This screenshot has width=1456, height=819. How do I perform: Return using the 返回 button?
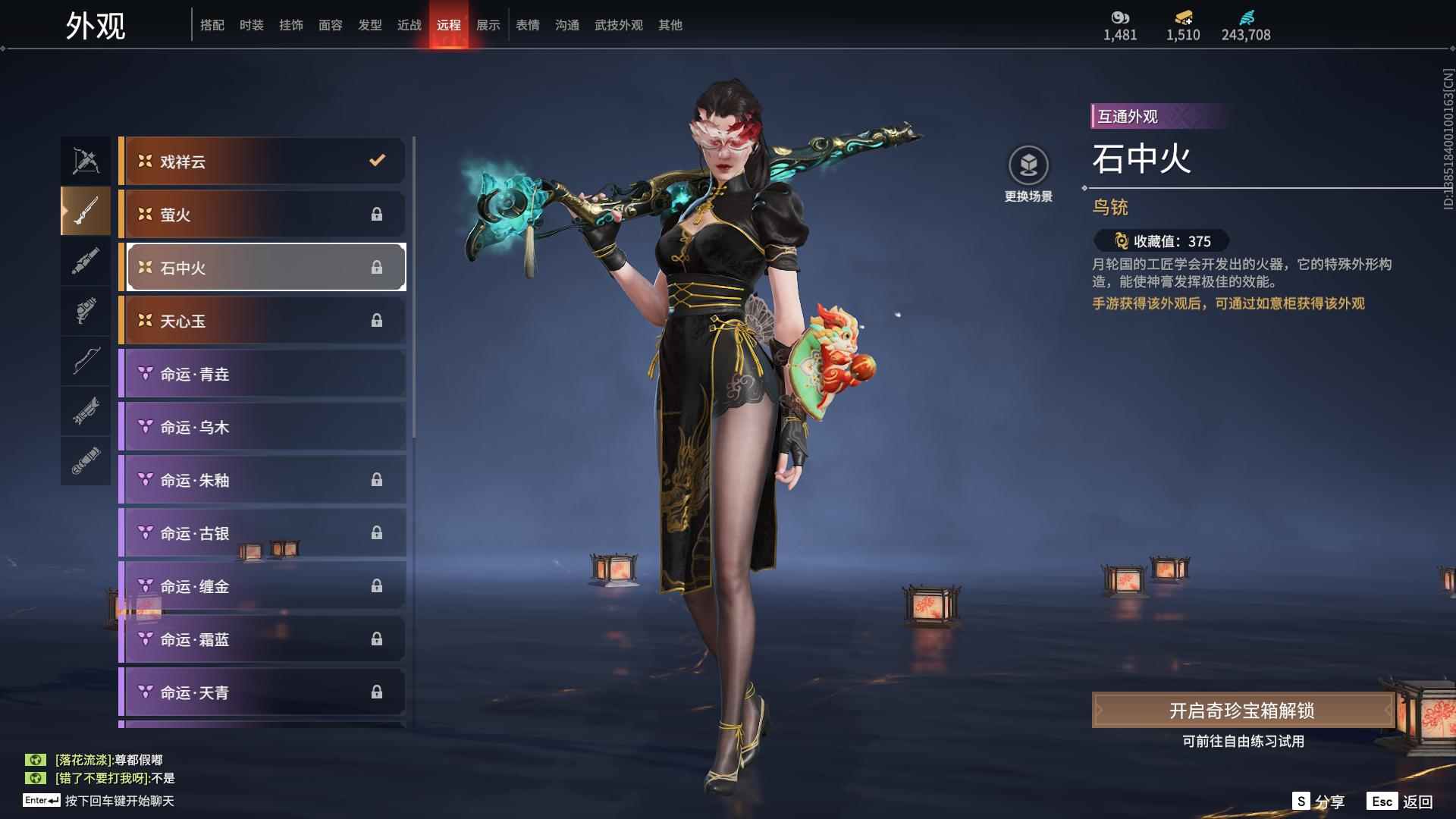coord(1401,801)
